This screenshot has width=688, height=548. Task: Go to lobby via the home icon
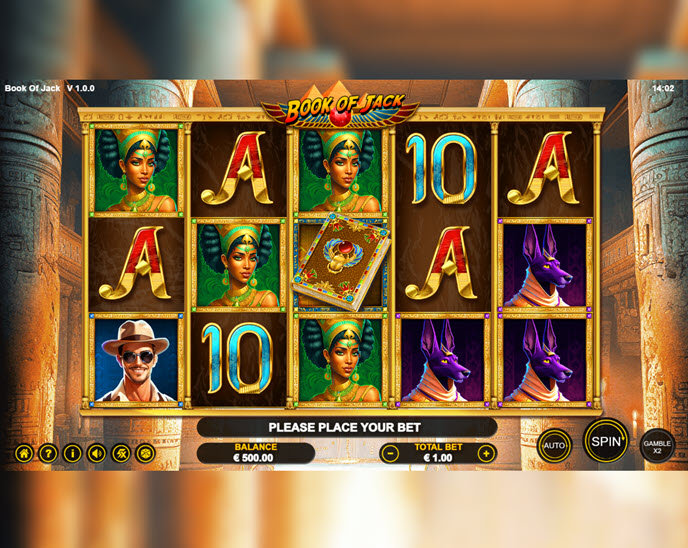(23, 453)
